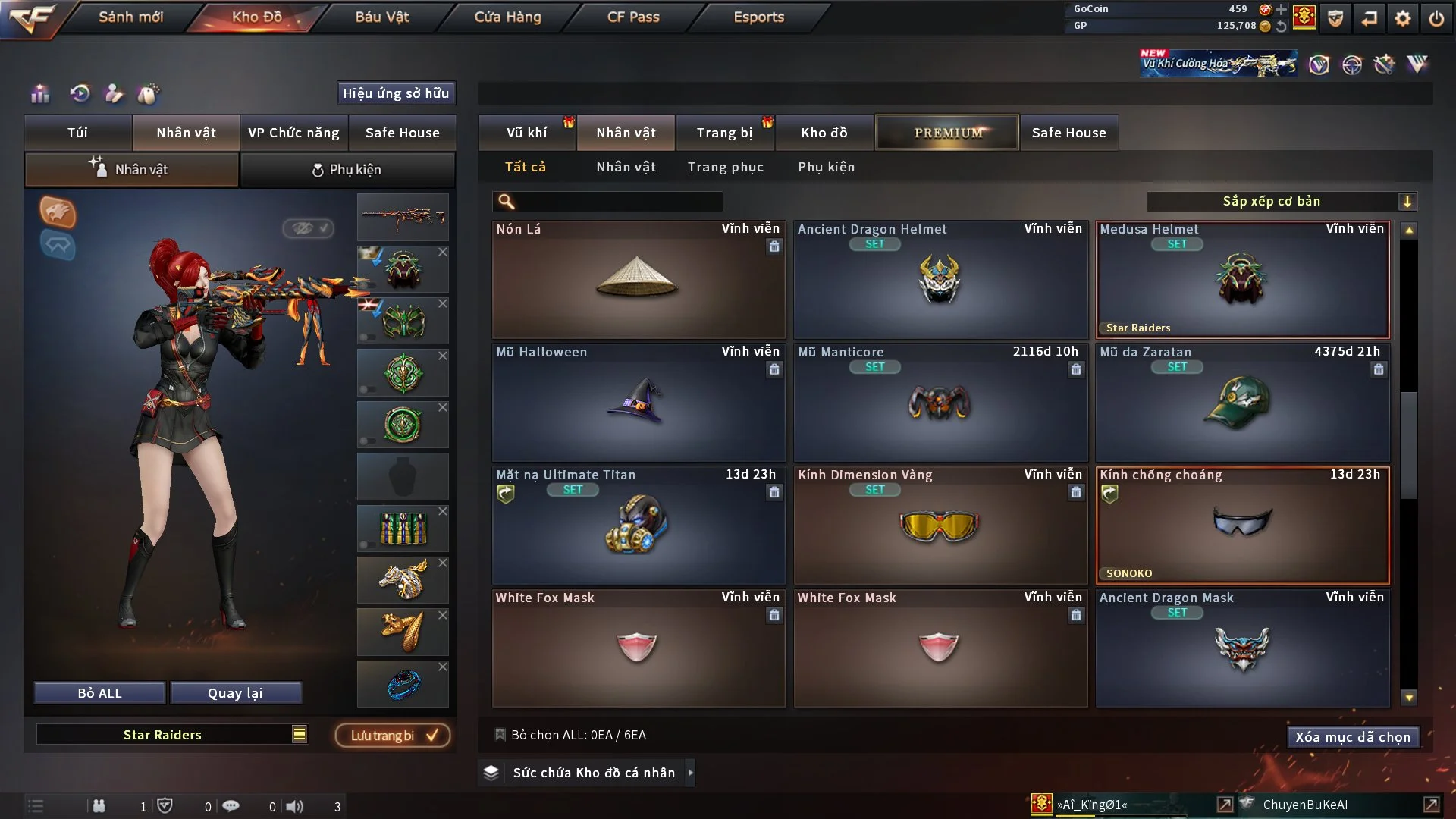Image resolution: width=1456 pixels, height=819 pixels.
Task: Select the Kính Dimension Vàng goggles
Action: (940, 526)
